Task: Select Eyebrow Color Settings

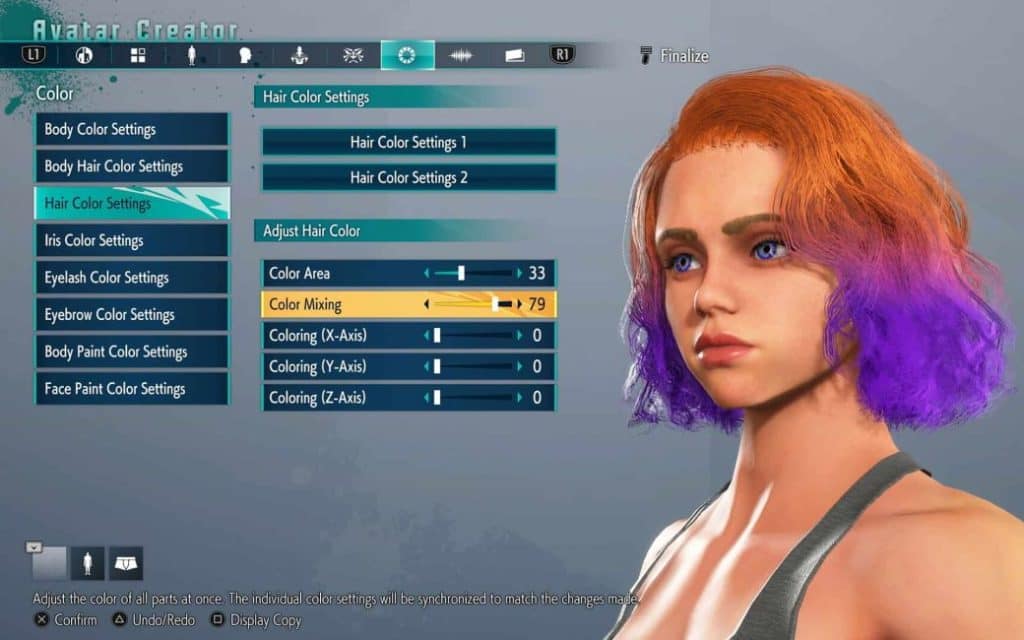Action: 131,314
